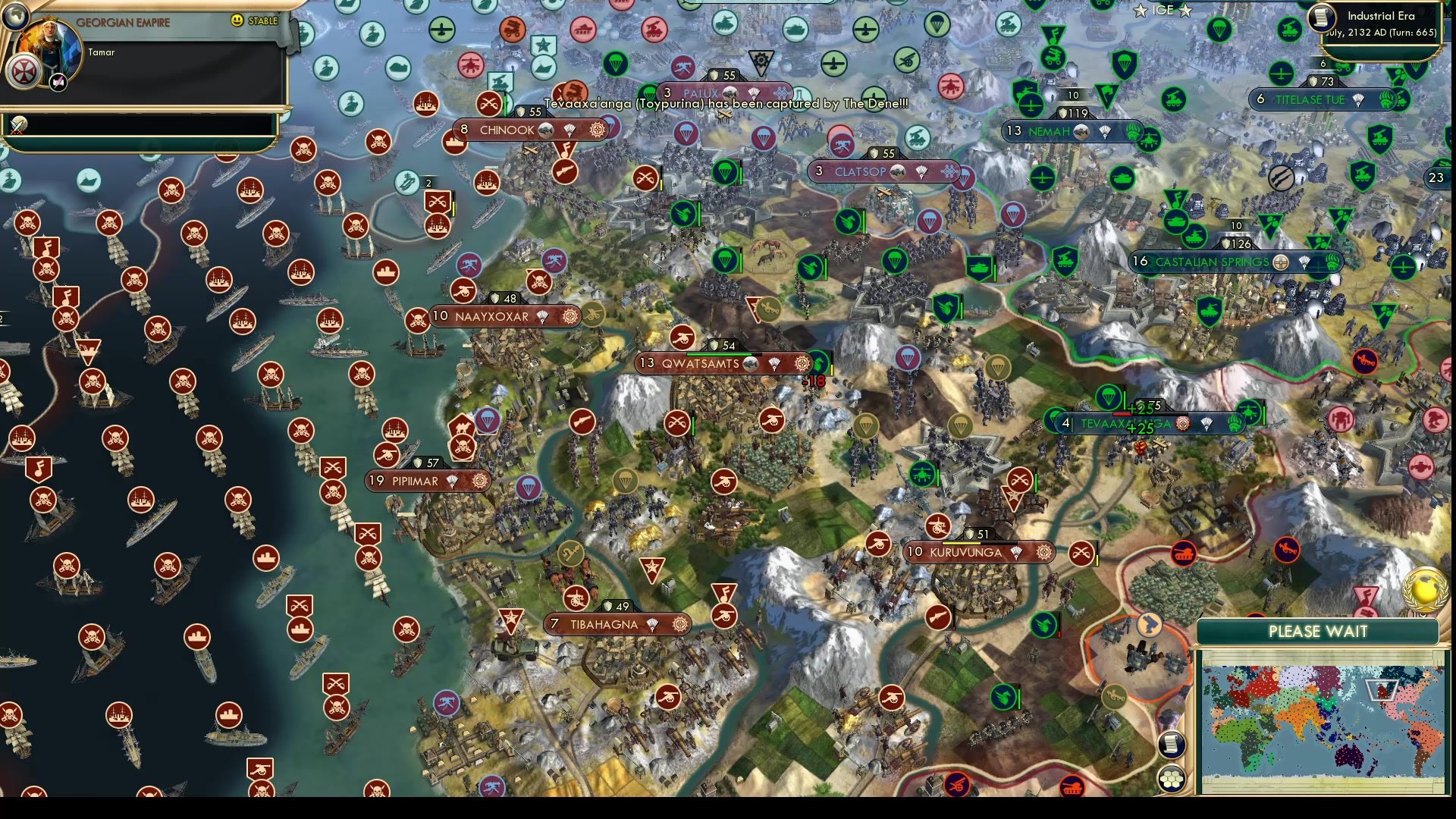Select the hex grid icon below the scroll icon
The image size is (1456, 819).
click(1172, 777)
